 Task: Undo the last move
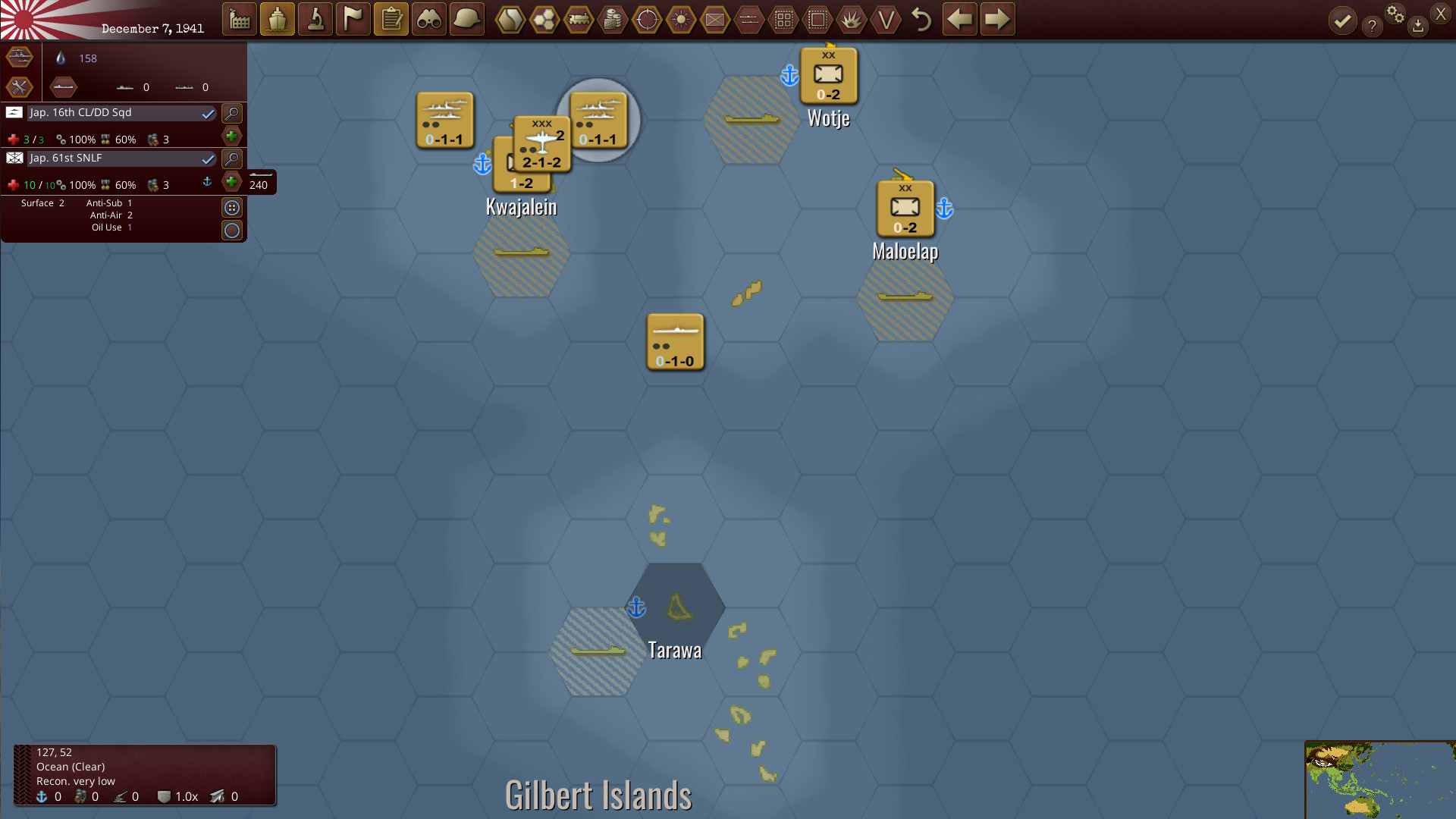point(921,20)
